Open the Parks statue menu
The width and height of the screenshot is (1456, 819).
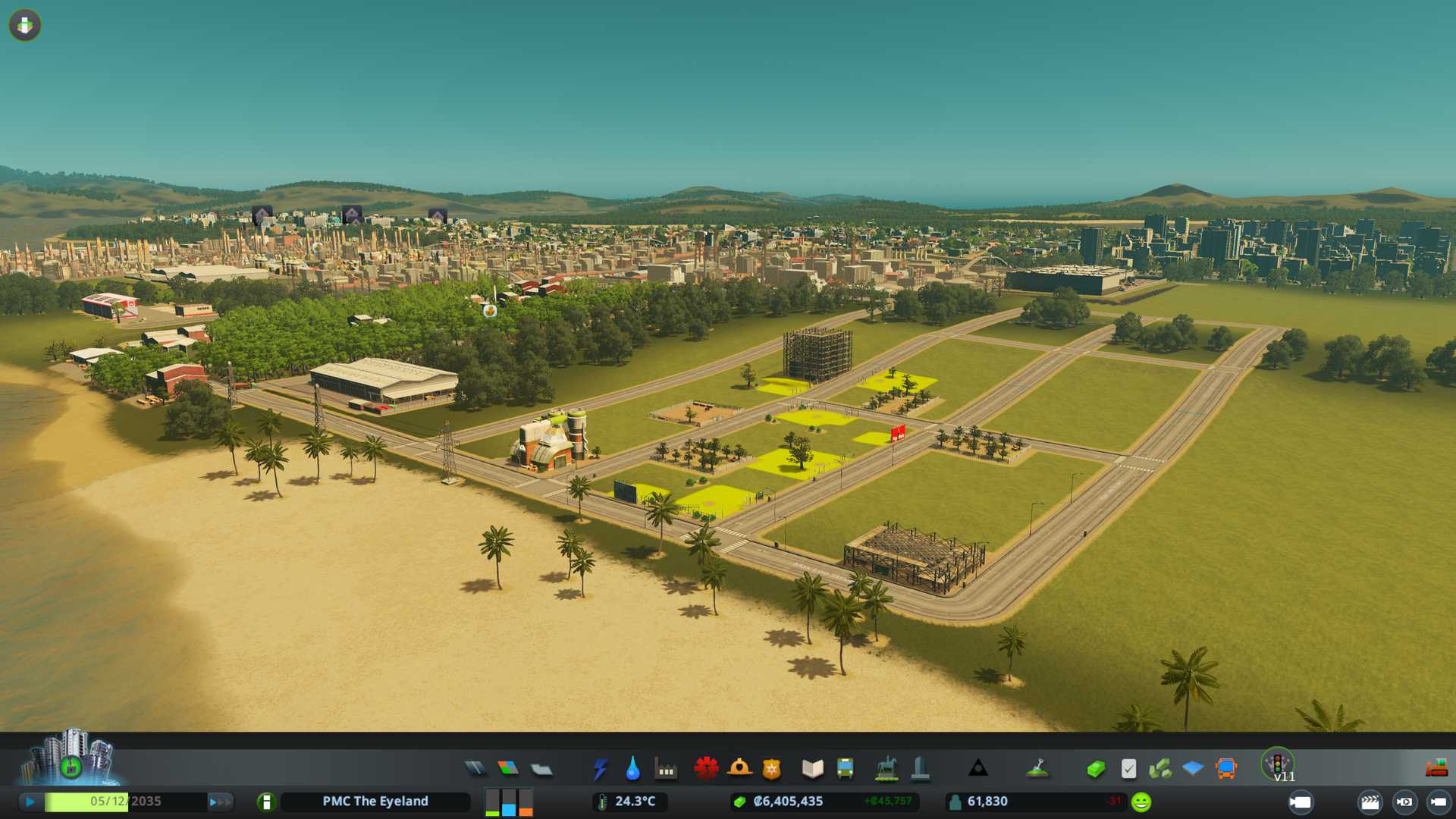[886, 769]
